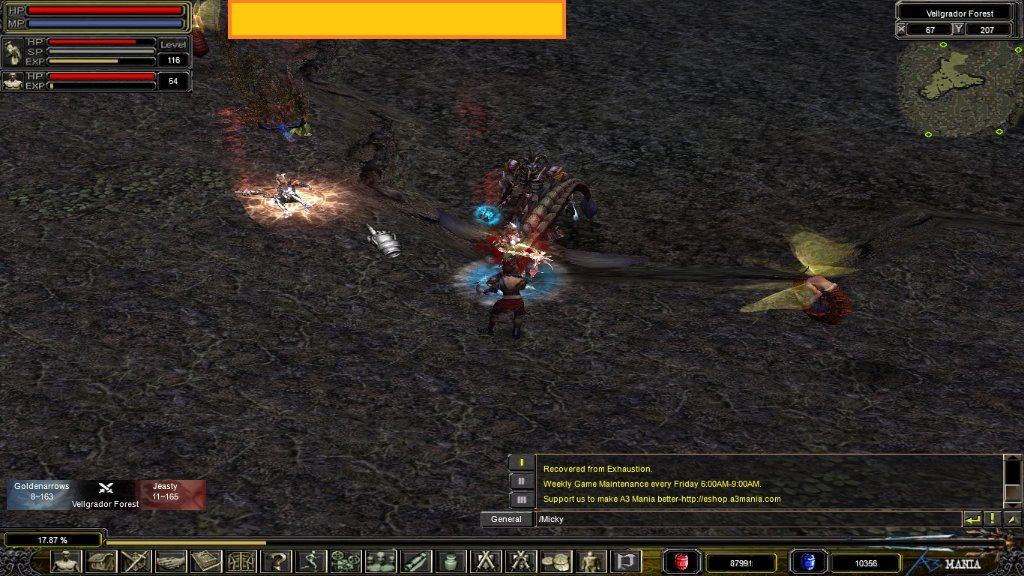Expand chat with the up-arrow button
The image size is (1024, 576).
point(1012,519)
